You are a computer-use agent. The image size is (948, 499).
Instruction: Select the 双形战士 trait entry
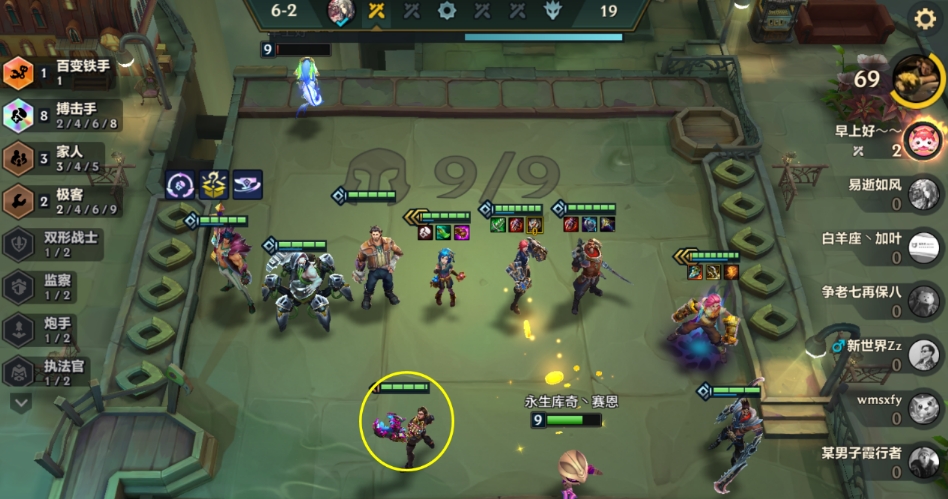62,244
